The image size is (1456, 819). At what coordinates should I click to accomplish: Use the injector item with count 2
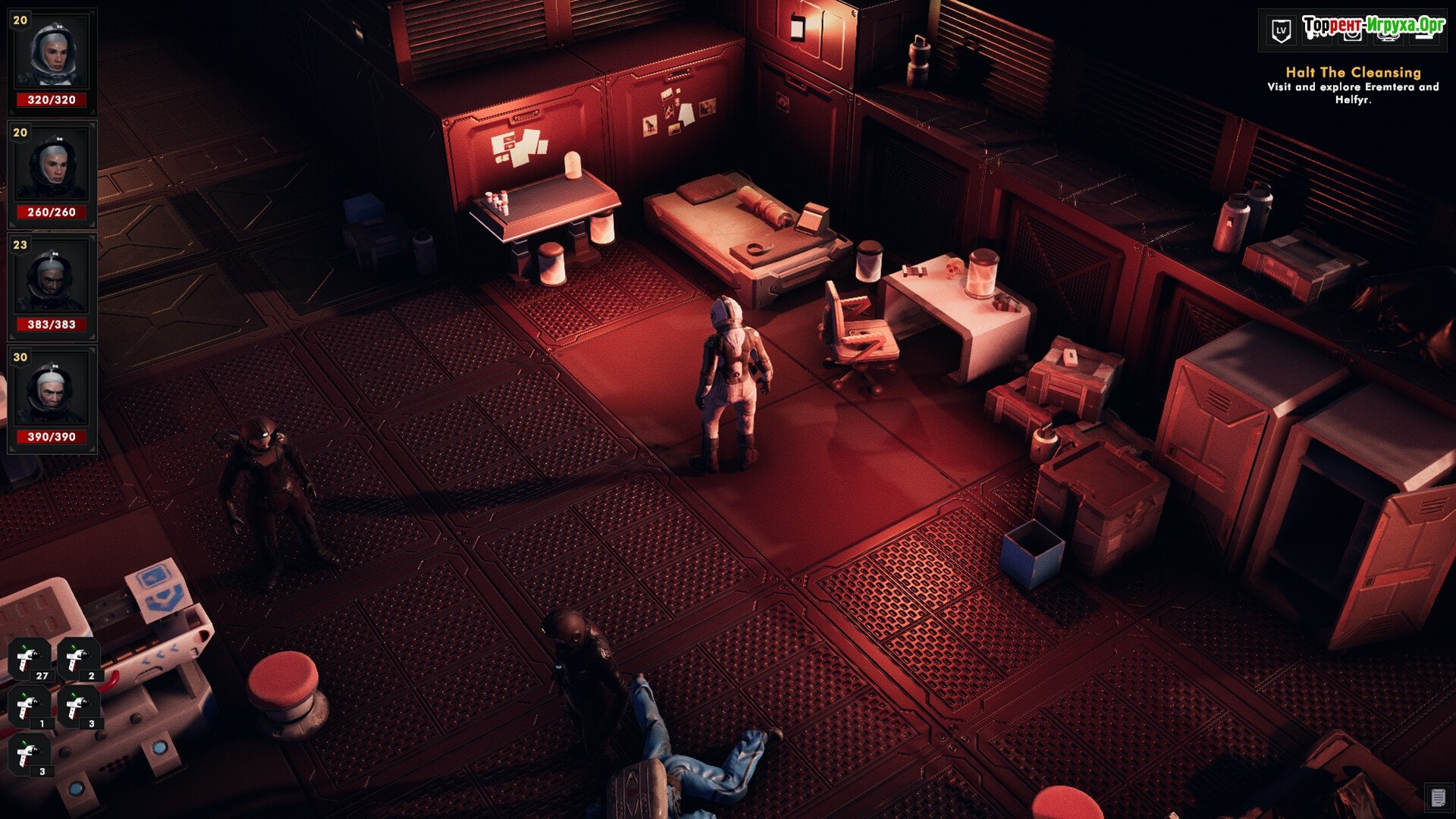pyautogui.click(x=79, y=659)
